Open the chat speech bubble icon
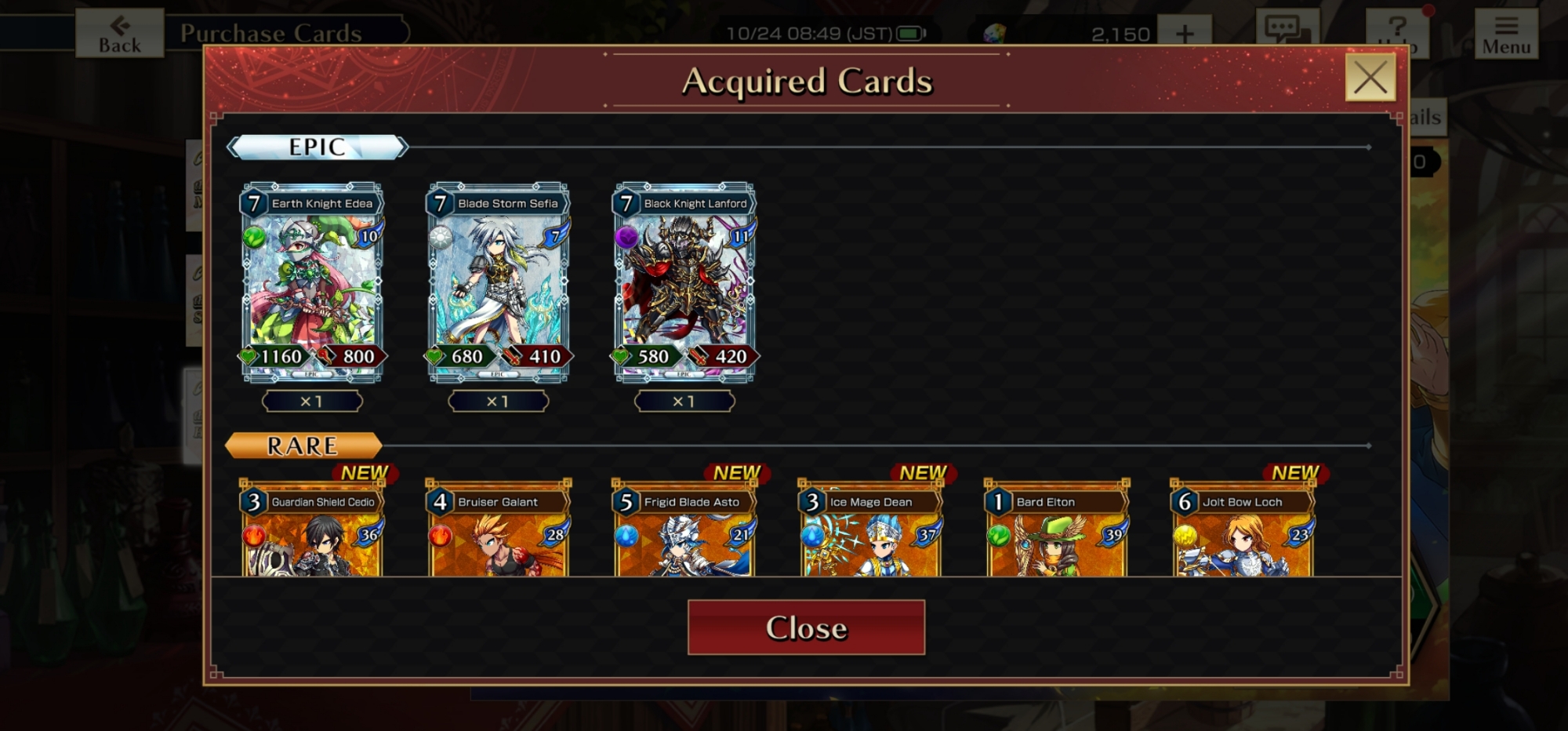1568x731 pixels. point(1287,31)
